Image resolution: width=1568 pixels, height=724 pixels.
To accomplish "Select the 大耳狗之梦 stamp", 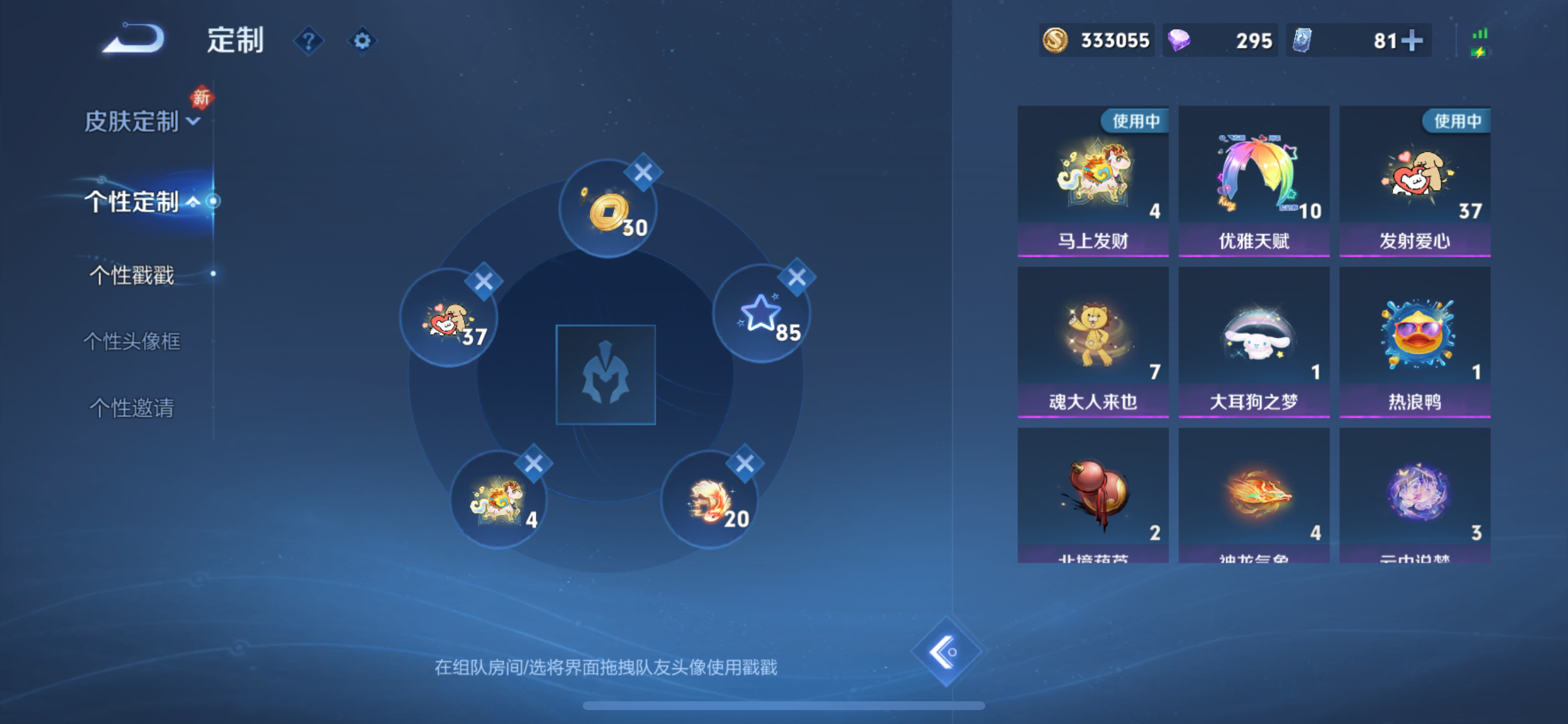I will click(1254, 340).
